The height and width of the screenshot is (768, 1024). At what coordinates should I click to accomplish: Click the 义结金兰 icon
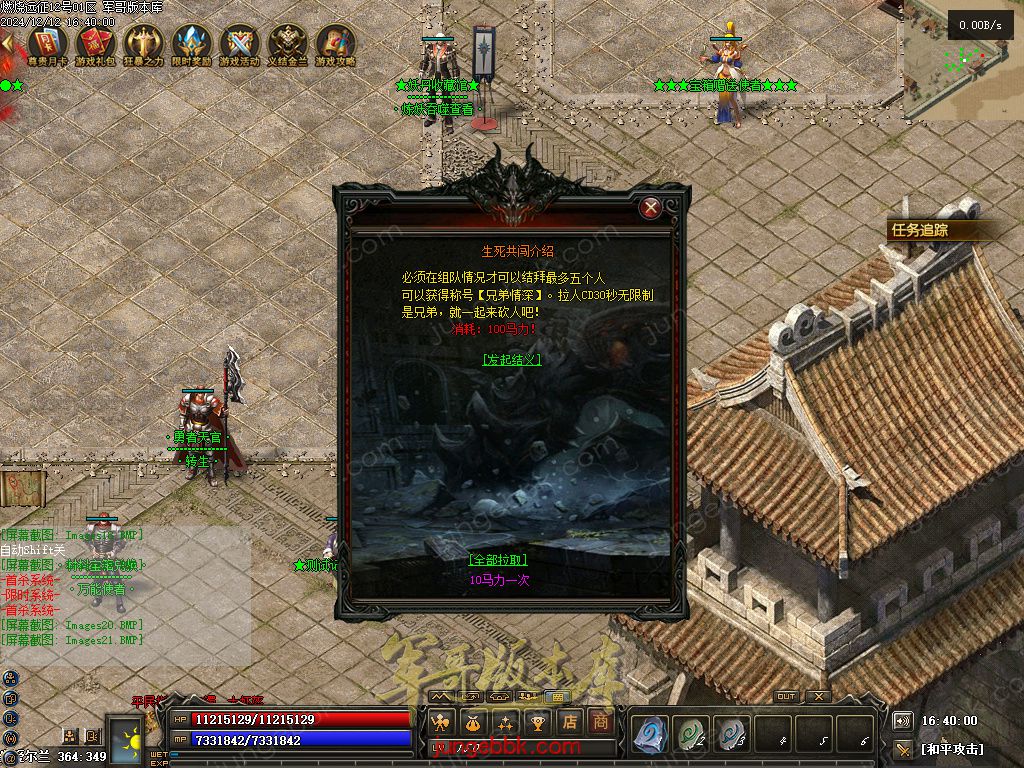[288, 44]
